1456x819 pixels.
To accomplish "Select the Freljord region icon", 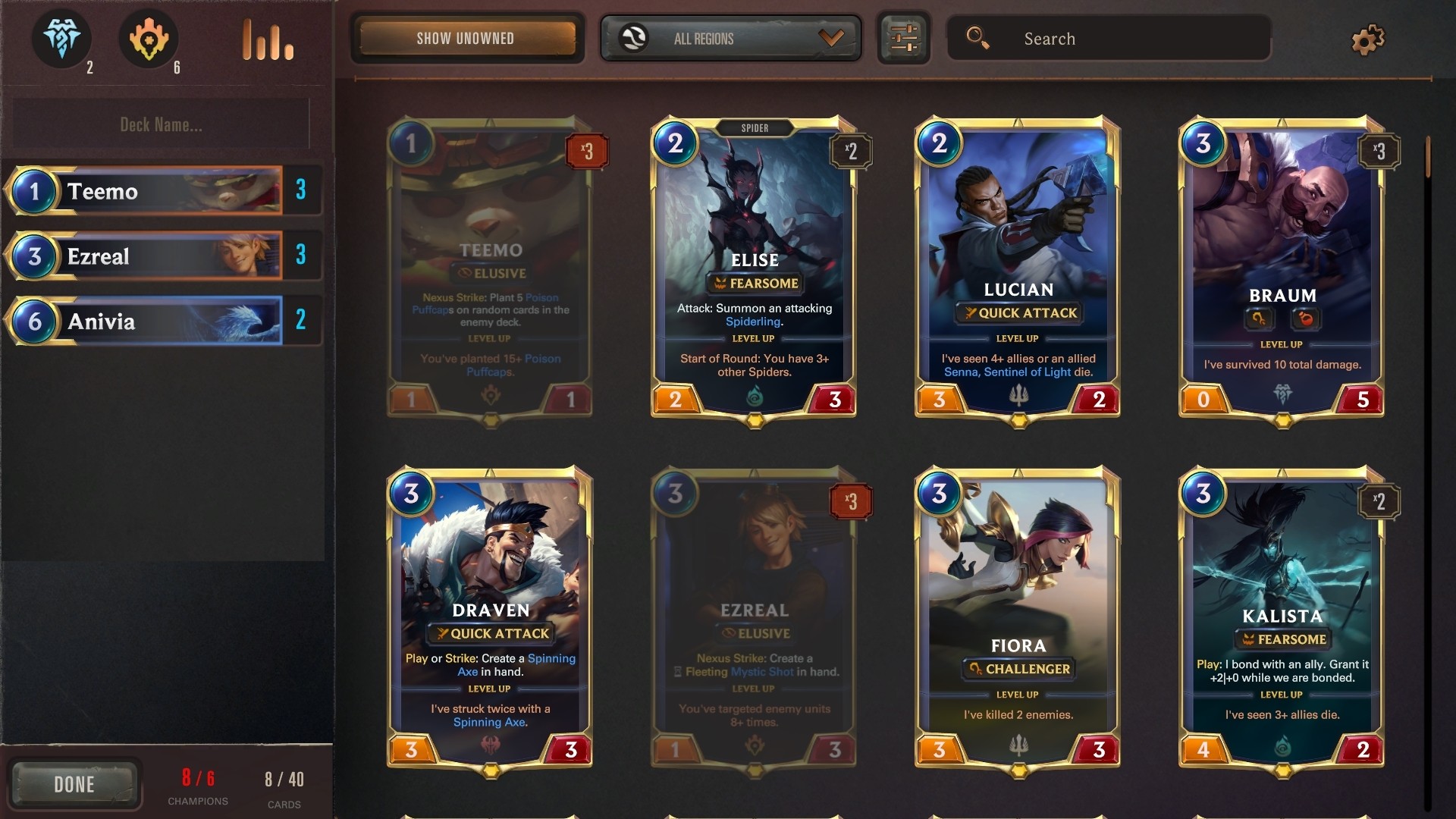I will (61, 39).
